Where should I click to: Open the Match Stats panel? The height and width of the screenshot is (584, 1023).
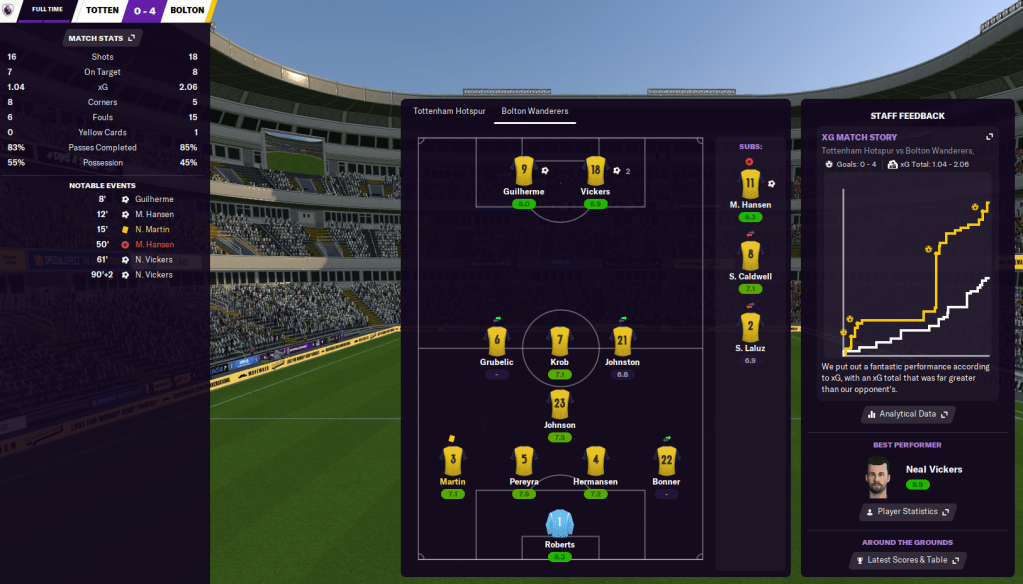[102, 38]
